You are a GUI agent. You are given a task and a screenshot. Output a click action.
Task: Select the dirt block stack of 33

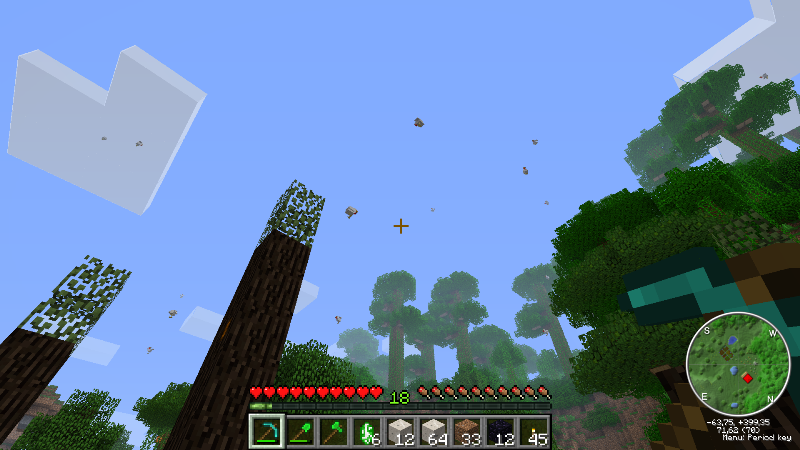pos(467,431)
